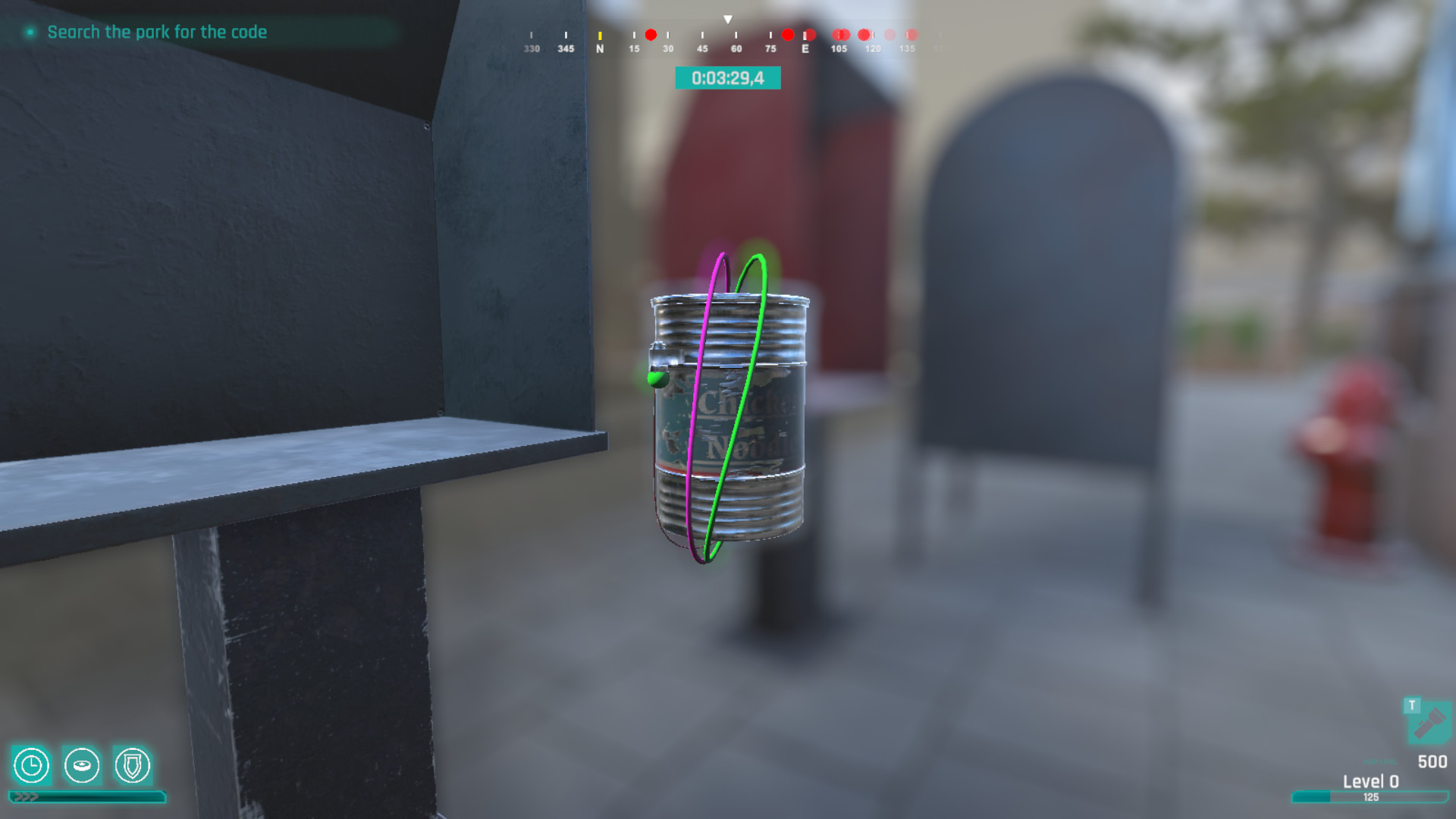The image size is (1456, 819).
Task: Toggle the clock ability cooldown
Action: click(x=31, y=767)
